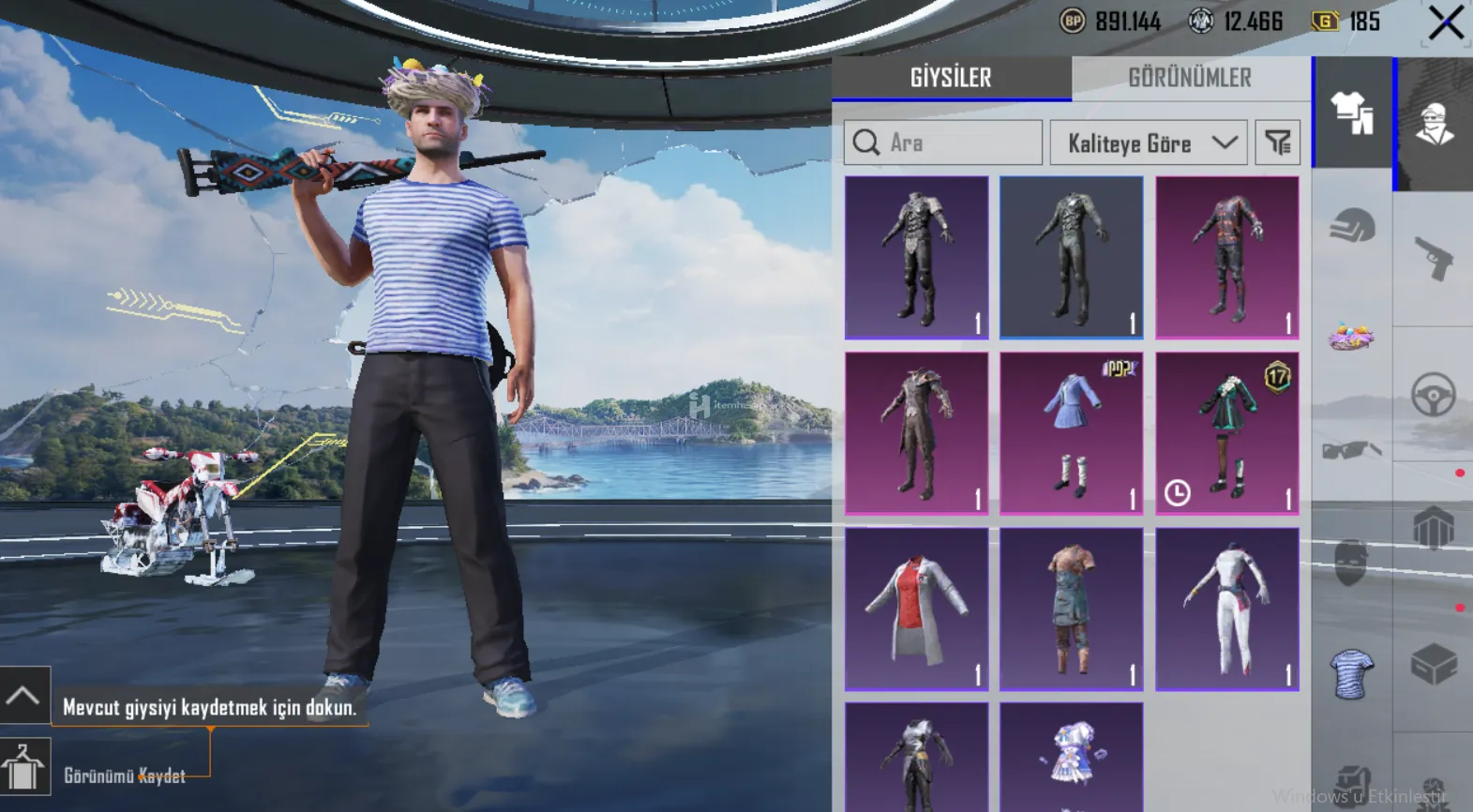Select the timed outfit with clock icon
1473x812 pixels.
click(1226, 433)
